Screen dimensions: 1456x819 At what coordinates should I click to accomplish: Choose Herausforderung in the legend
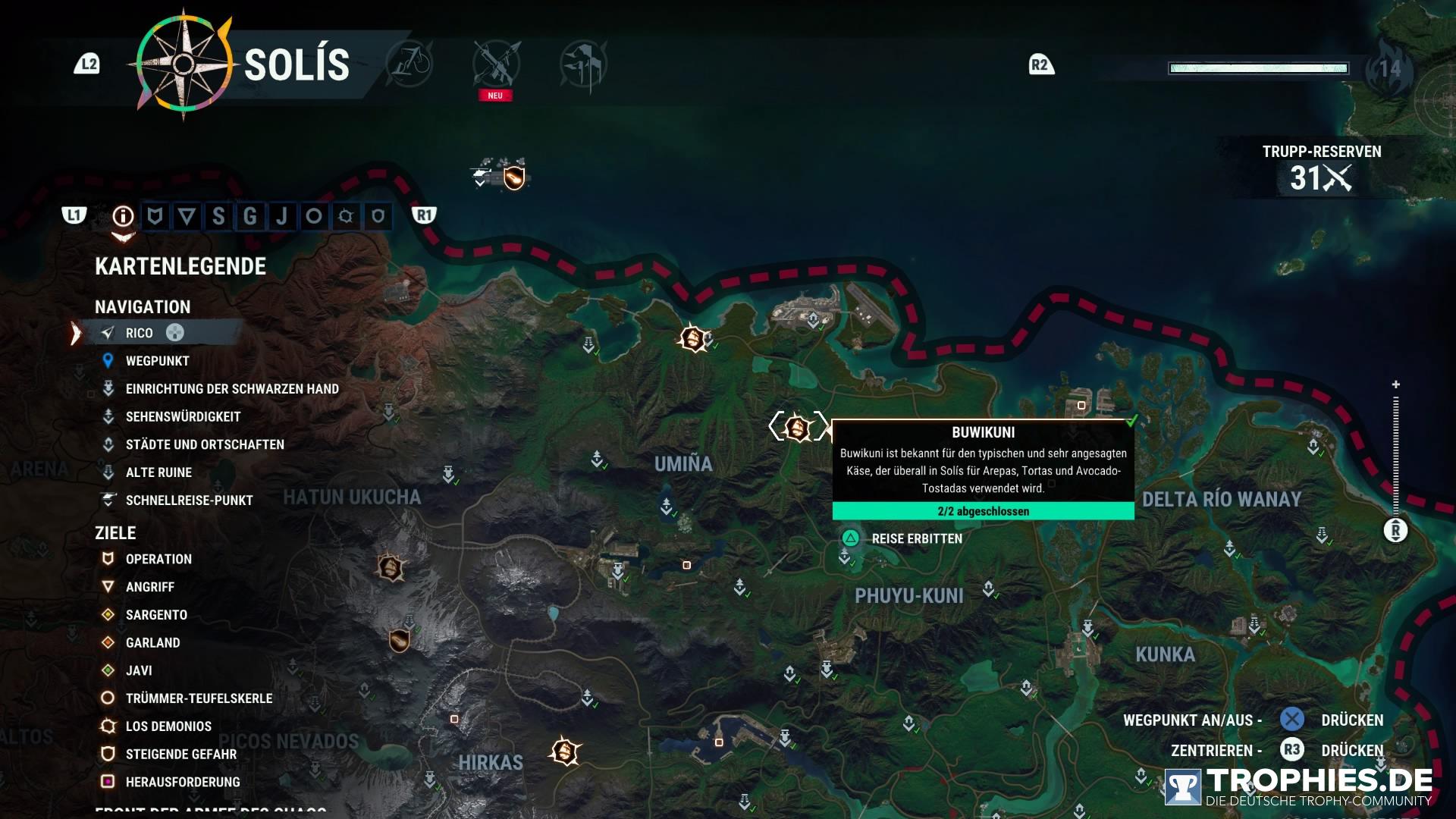[182, 782]
